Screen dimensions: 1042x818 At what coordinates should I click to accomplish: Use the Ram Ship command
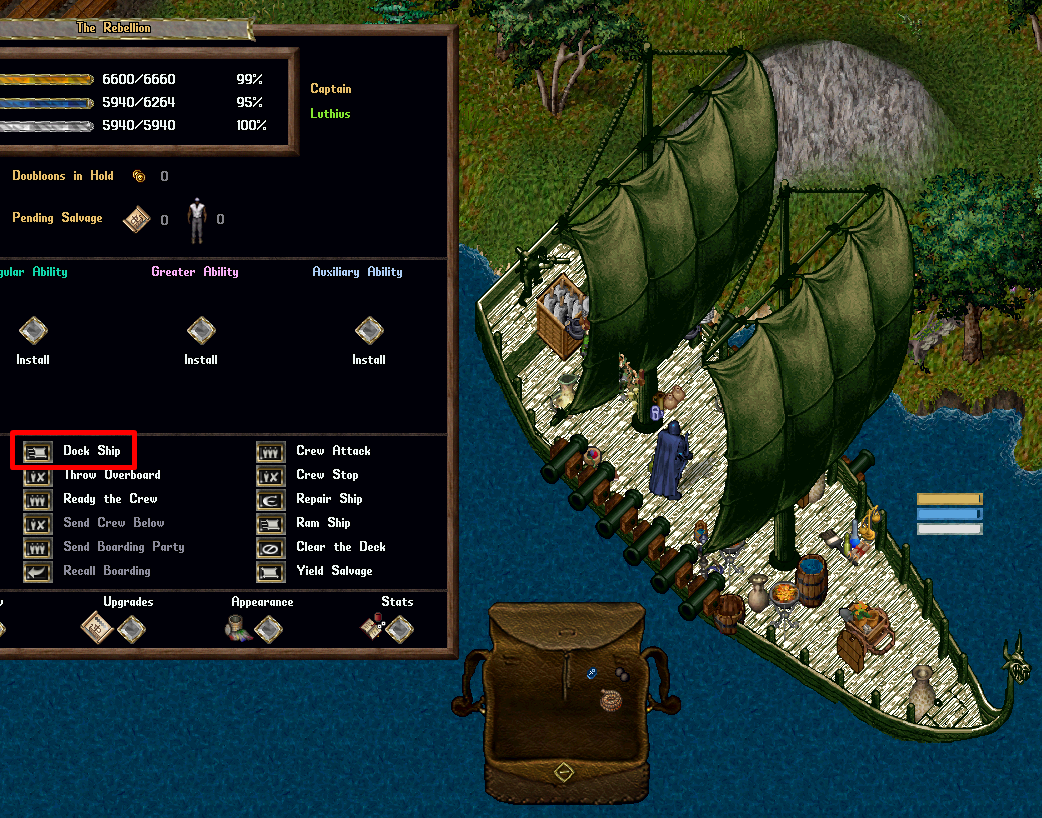click(x=271, y=523)
